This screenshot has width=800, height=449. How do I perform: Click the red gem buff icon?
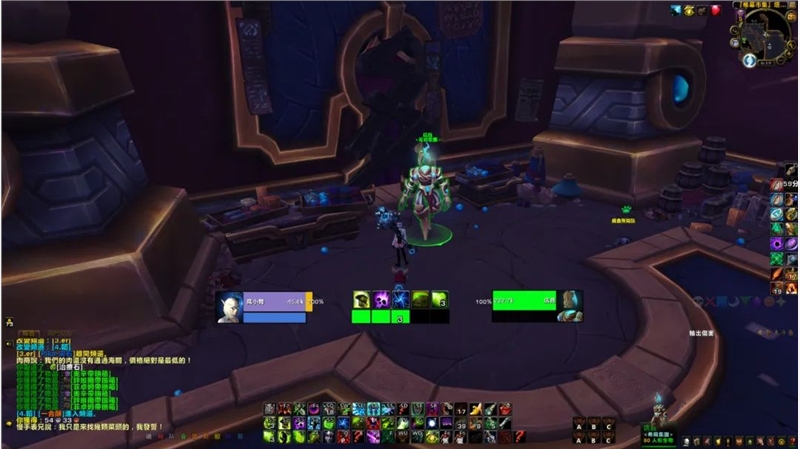pos(715,10)
